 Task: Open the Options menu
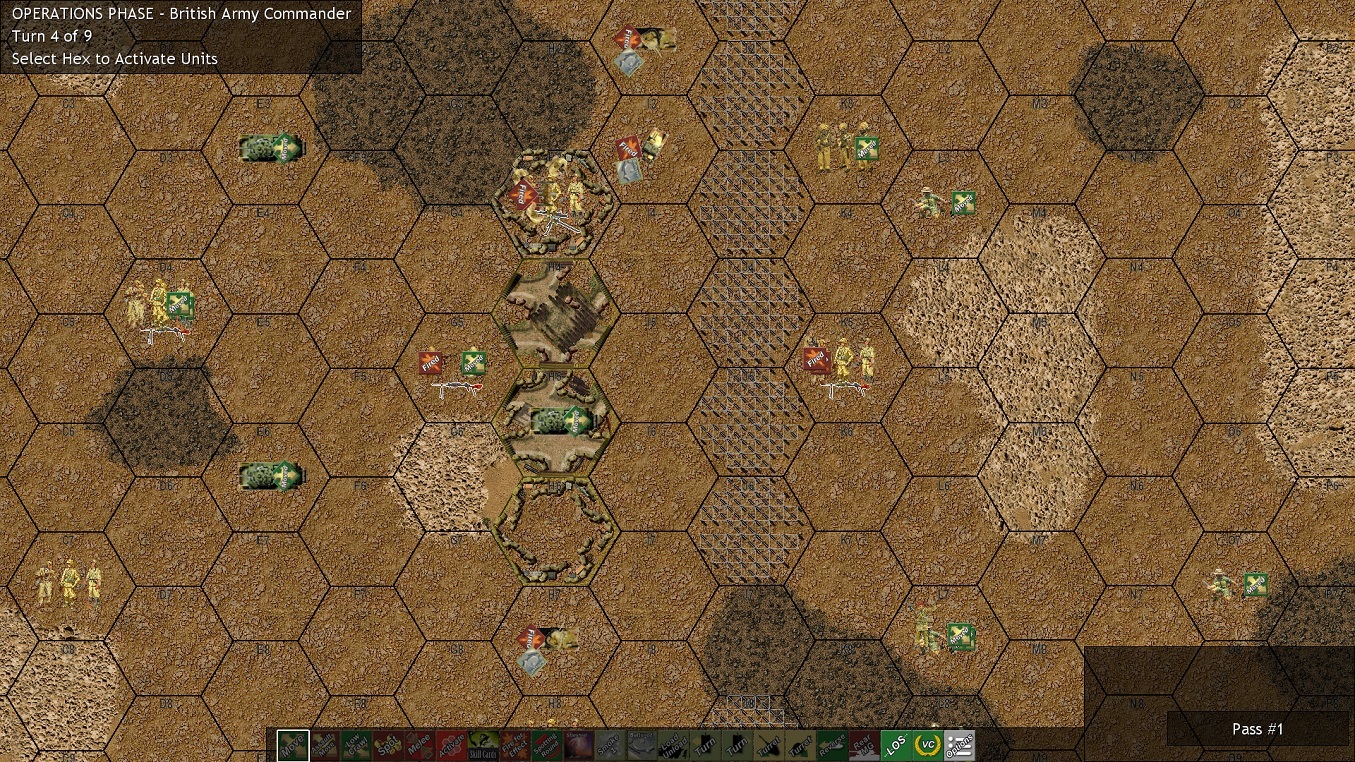coord(962,744)
